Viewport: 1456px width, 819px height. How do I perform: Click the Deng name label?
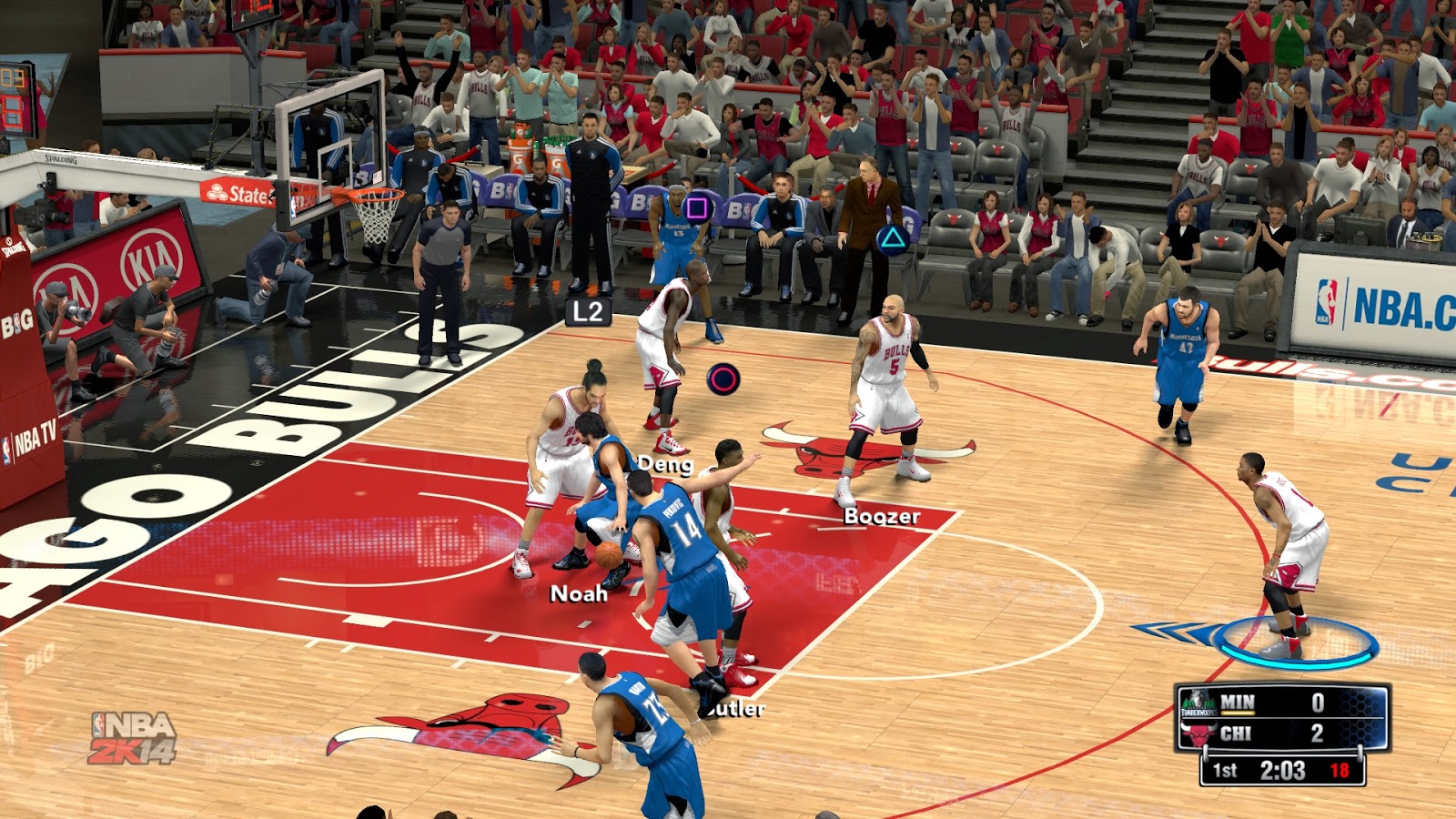[x=665, y=465]
